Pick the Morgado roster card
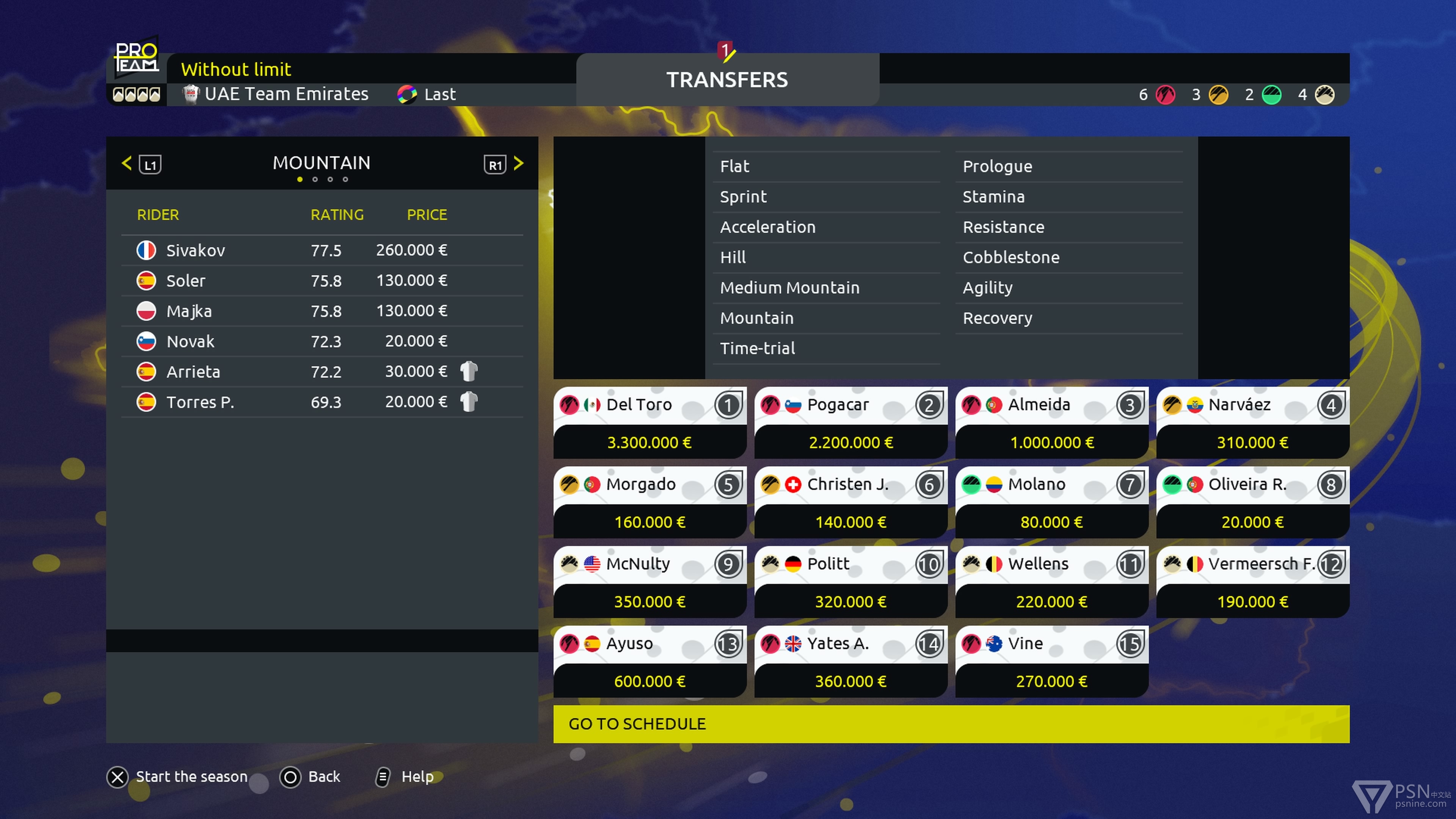The height and width of the screenshot is (819, 1456). click(x=650, y=502)
